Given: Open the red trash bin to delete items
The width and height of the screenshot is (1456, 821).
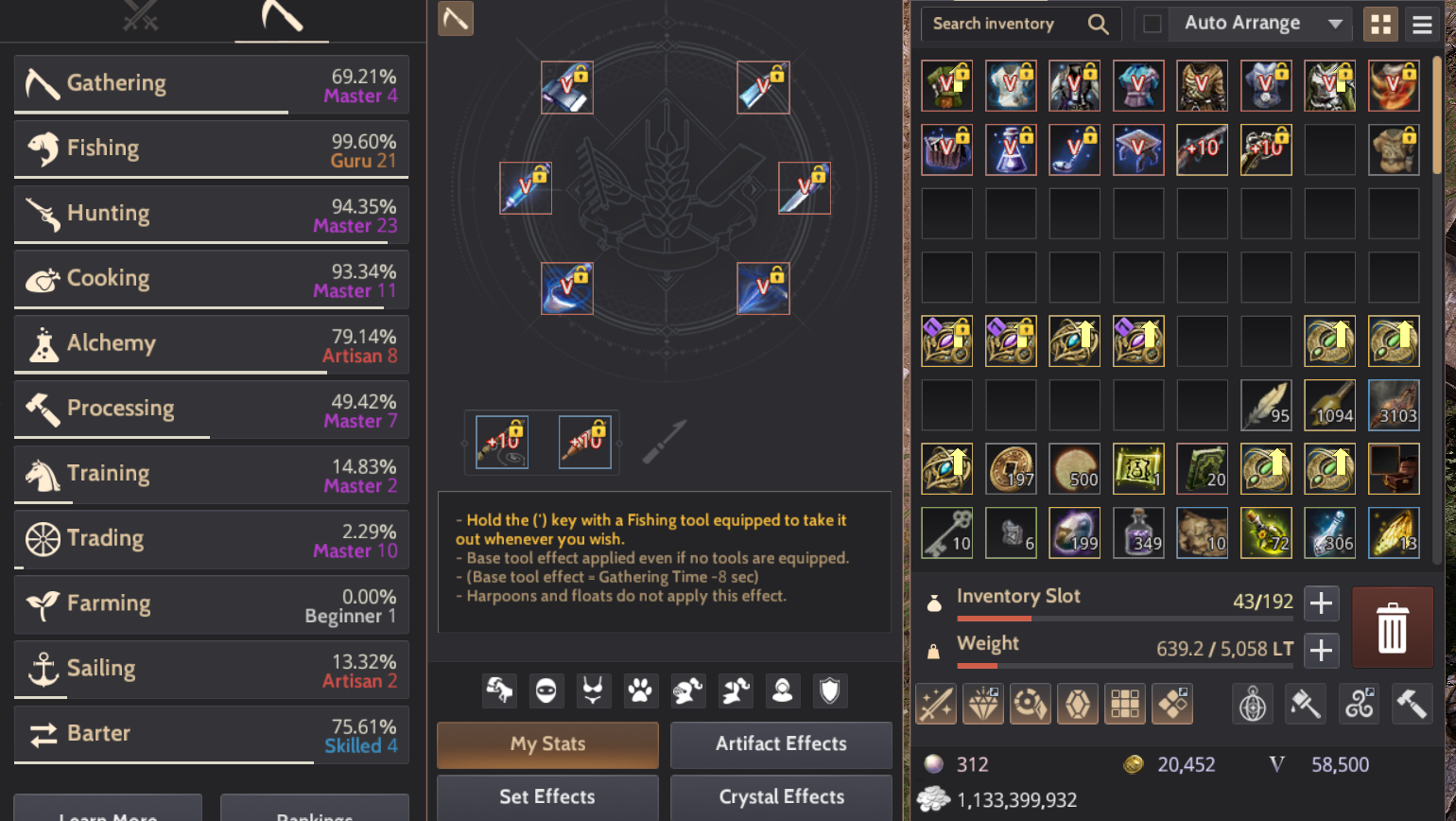Looking at the screenshot, I should 1392,626.
